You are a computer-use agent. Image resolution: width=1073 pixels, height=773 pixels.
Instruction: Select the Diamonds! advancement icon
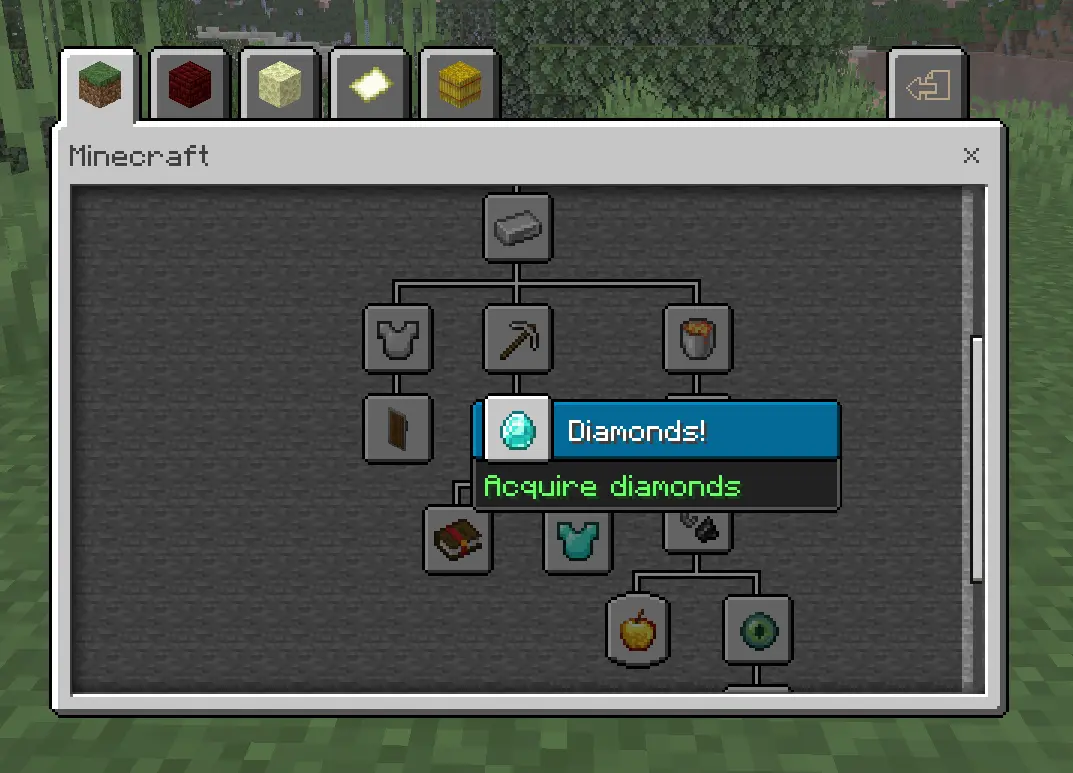click(518, 430)
